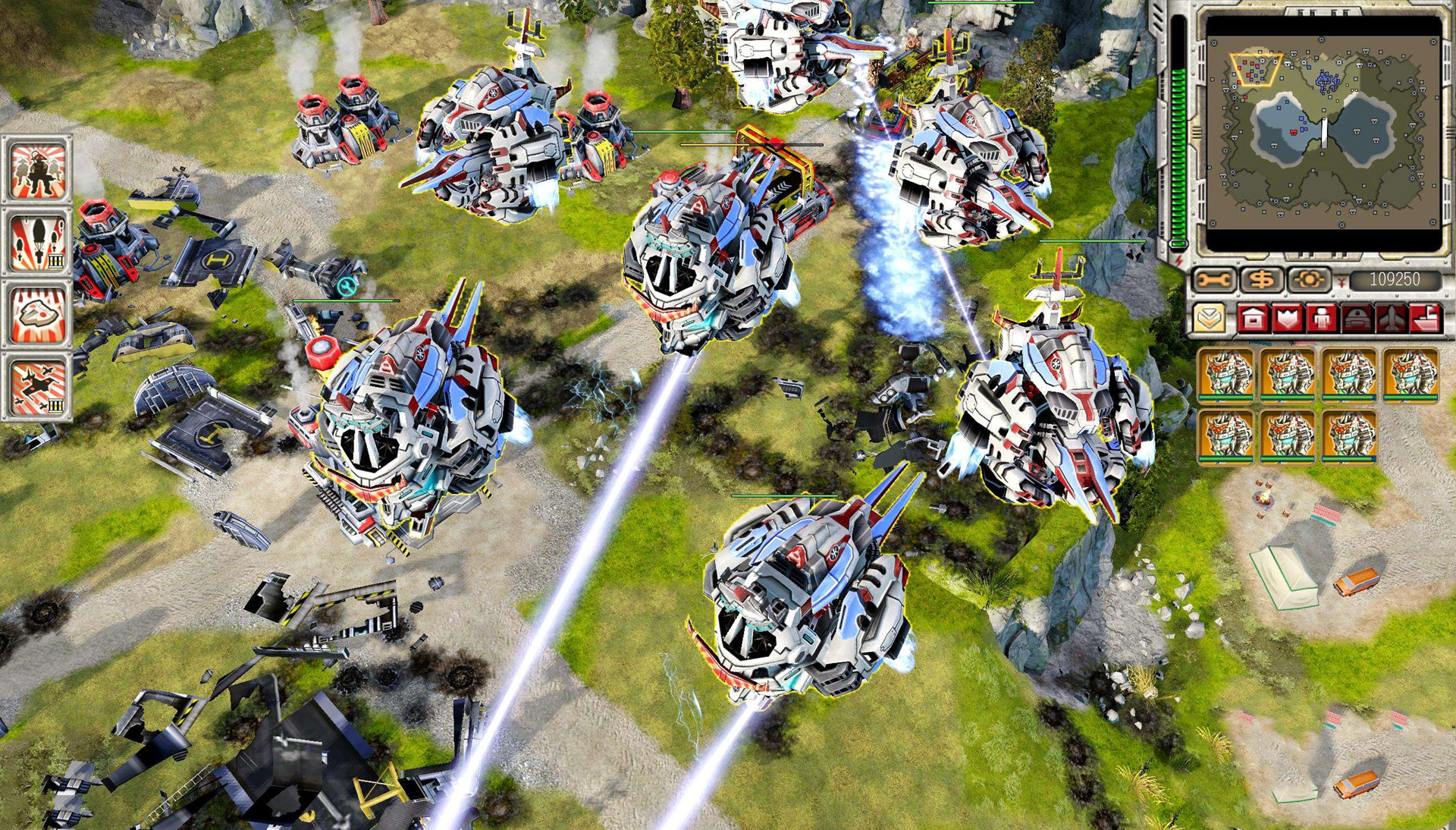The height and width of the screenshot is (830, 1456).
Task: Toggle Sell mode with the dollar icon
Action: click(1261, 278)
